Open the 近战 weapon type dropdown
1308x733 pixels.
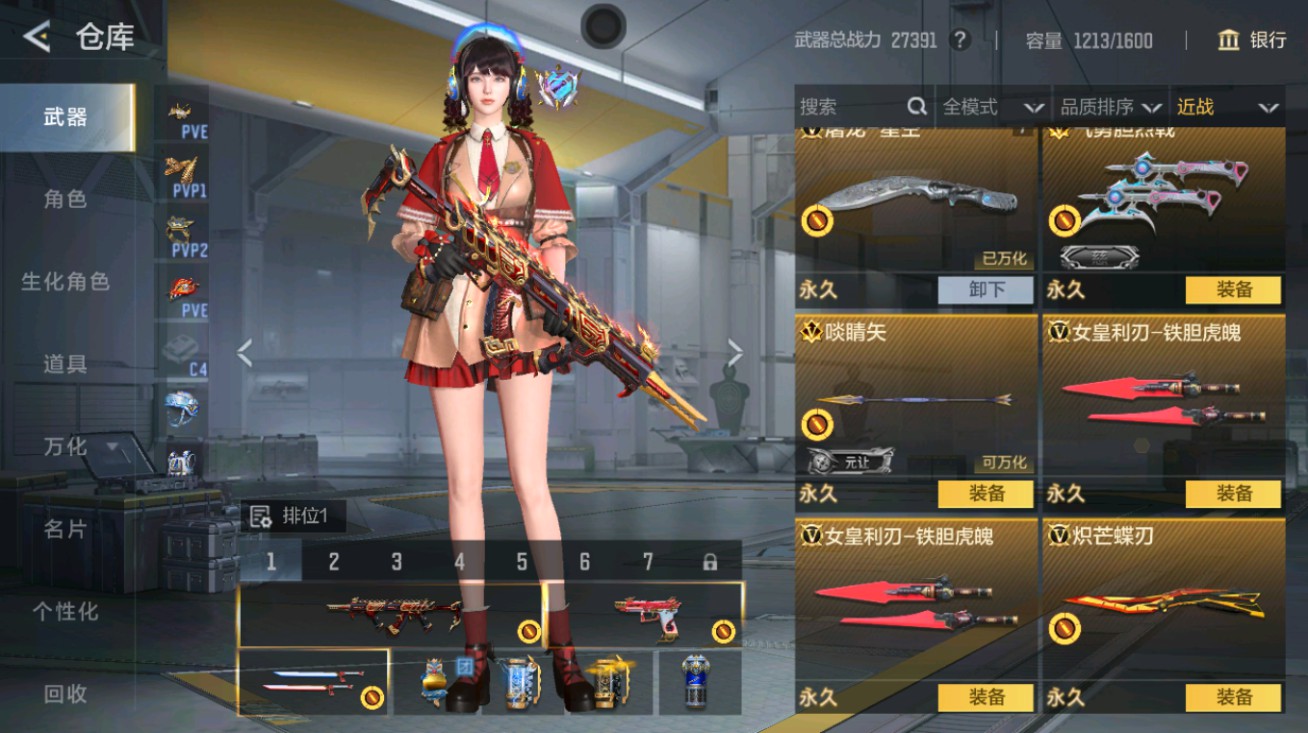(x=1228, y=106)
